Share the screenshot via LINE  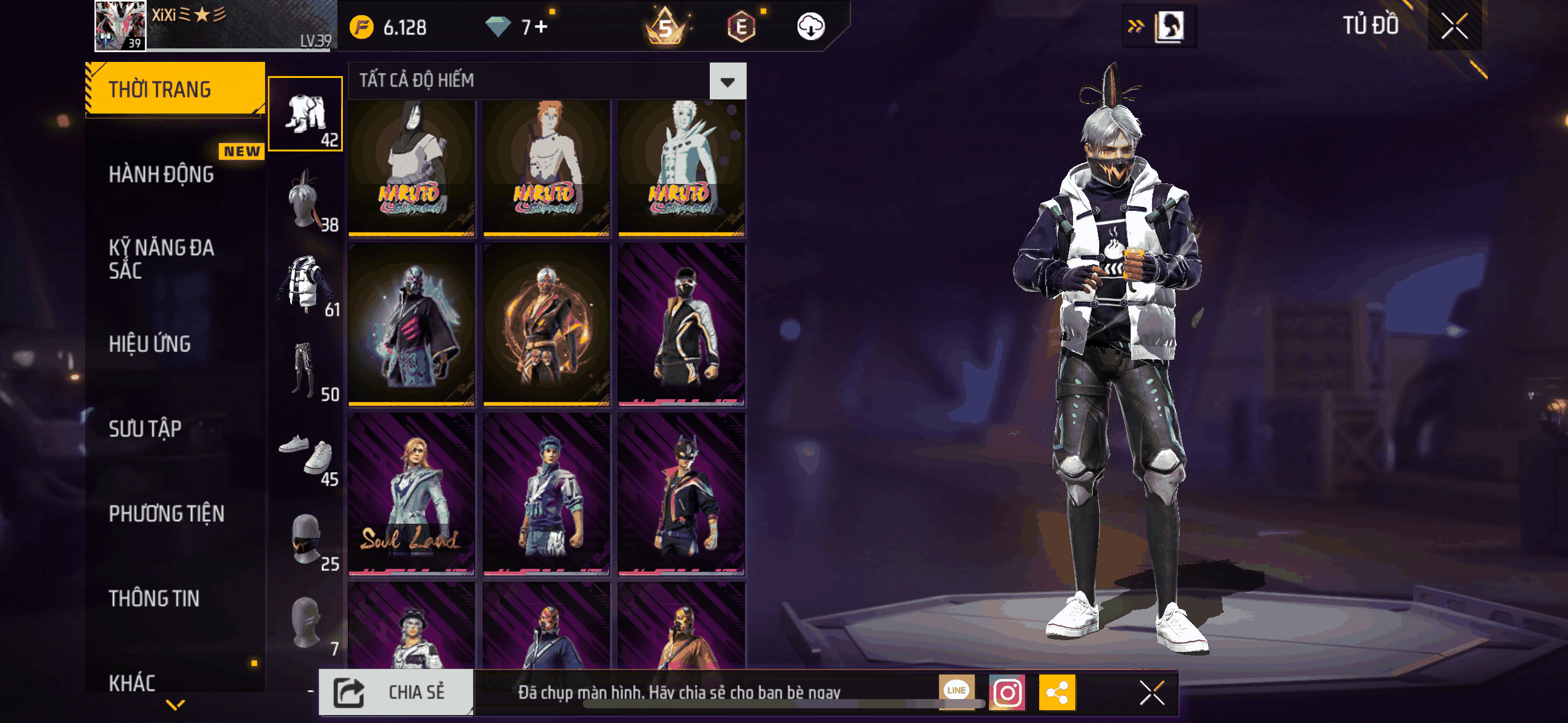pos(956,689)
